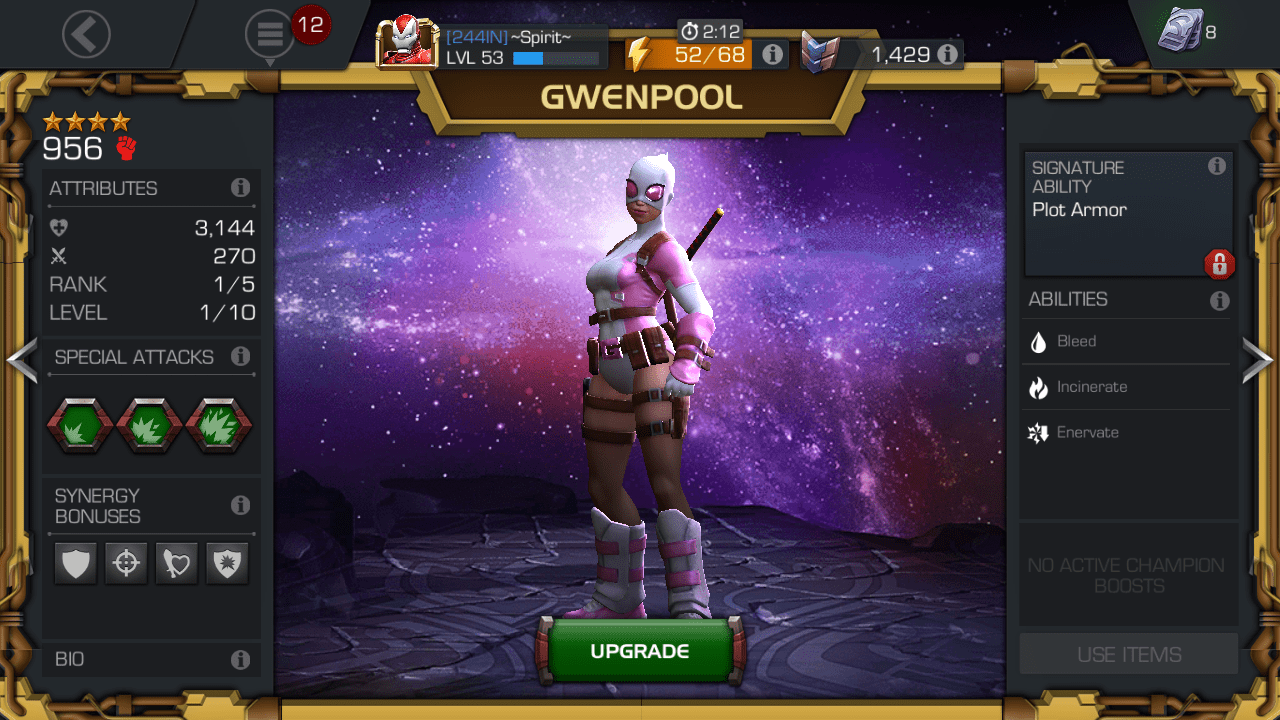The height and width of the screenshot is (720, 1280).
Task: Select the crosshair synergy bonus icon
Action: click(x=126, y=563)
